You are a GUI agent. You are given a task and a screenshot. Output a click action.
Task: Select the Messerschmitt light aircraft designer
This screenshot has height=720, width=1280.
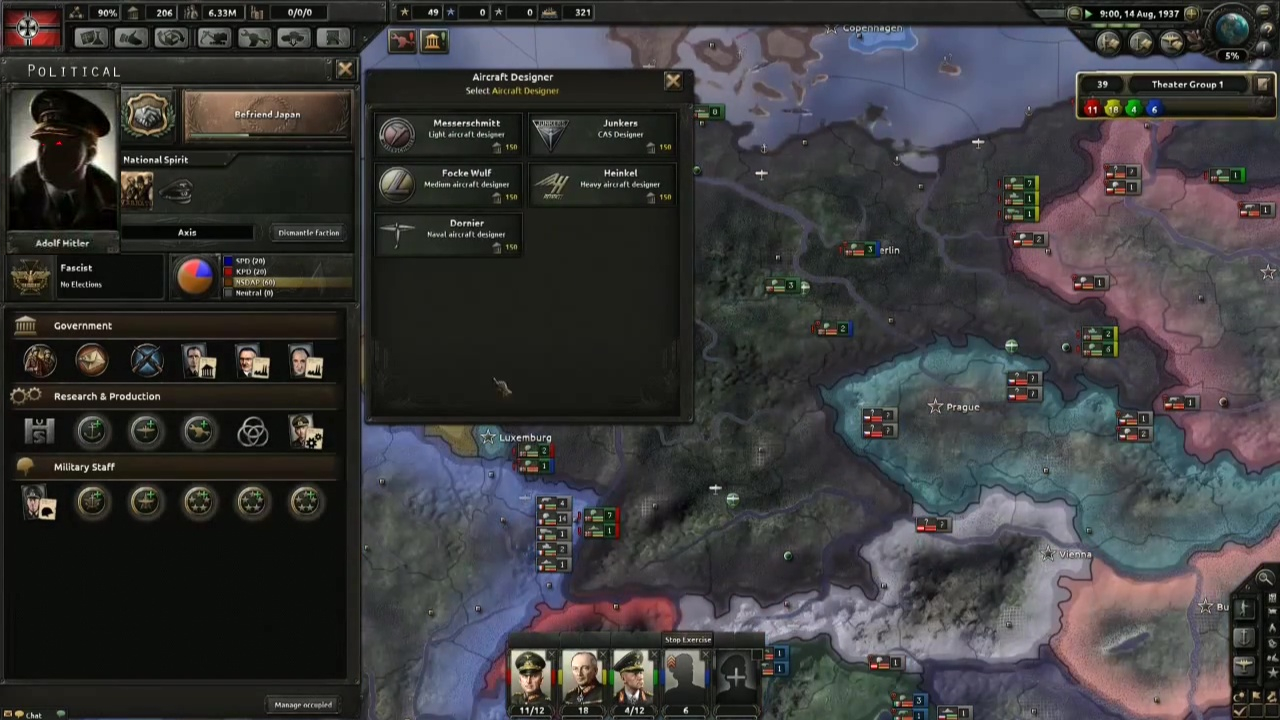point(448,134)
